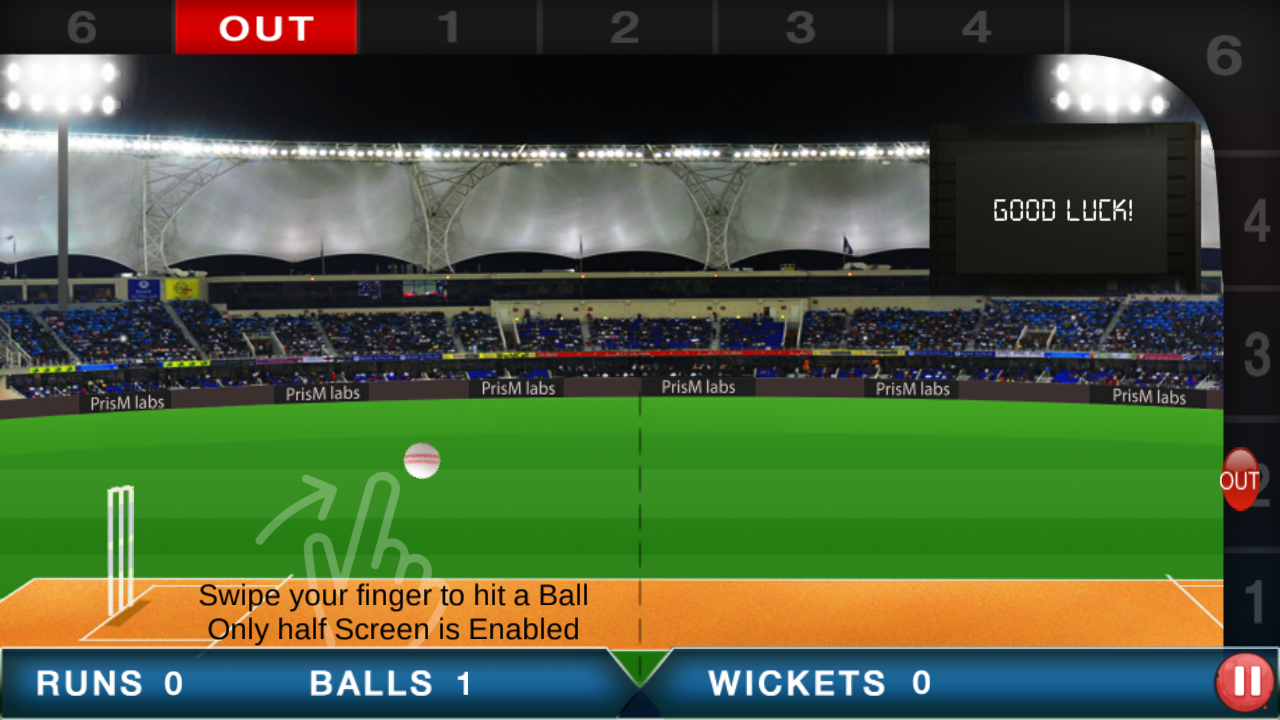Tap the WICKETS 0 counter

[x=820, y=683]
